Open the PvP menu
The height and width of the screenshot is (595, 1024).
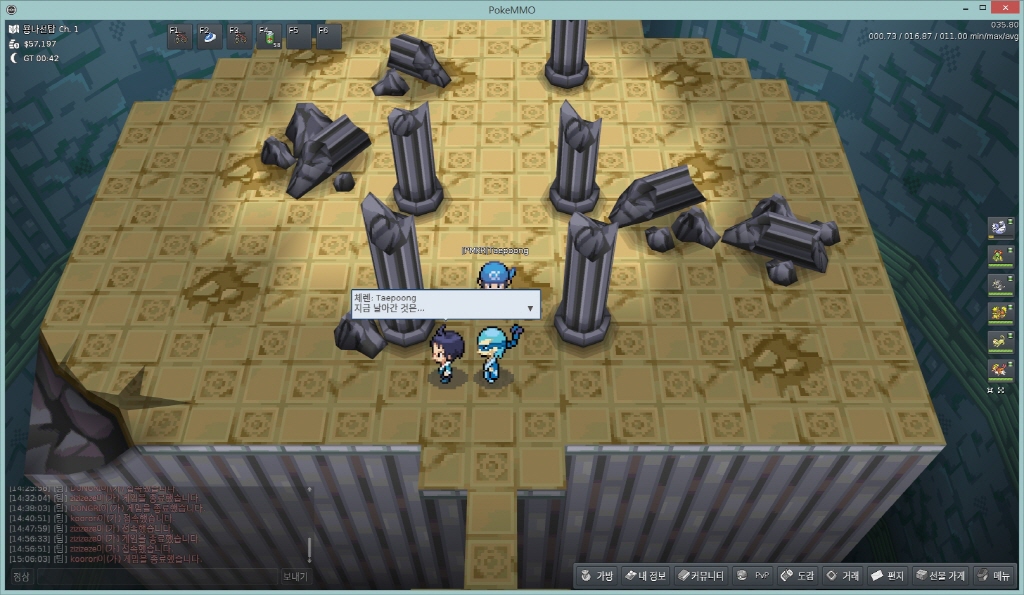coord(752,576)
